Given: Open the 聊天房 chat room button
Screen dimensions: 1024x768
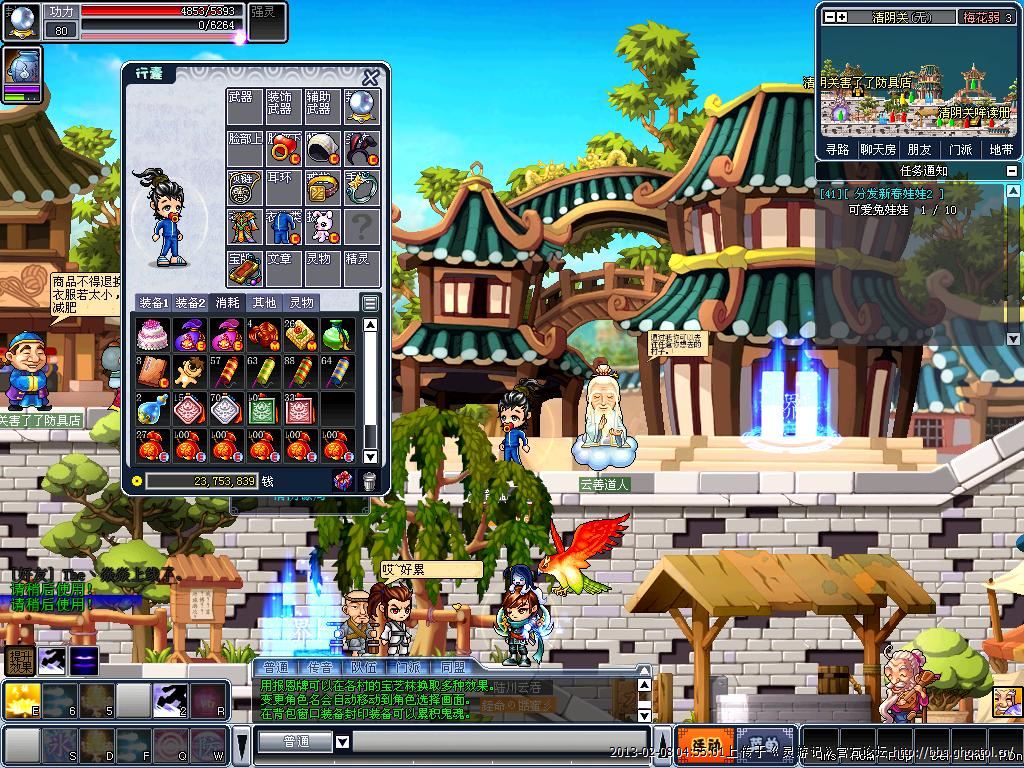Looking at the screenshot, I should coord(877,149).
